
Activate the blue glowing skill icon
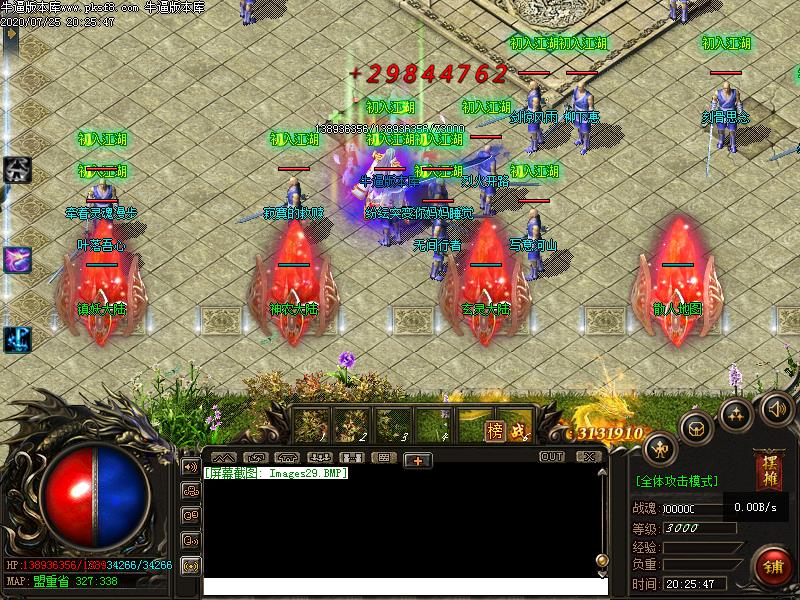17,340
